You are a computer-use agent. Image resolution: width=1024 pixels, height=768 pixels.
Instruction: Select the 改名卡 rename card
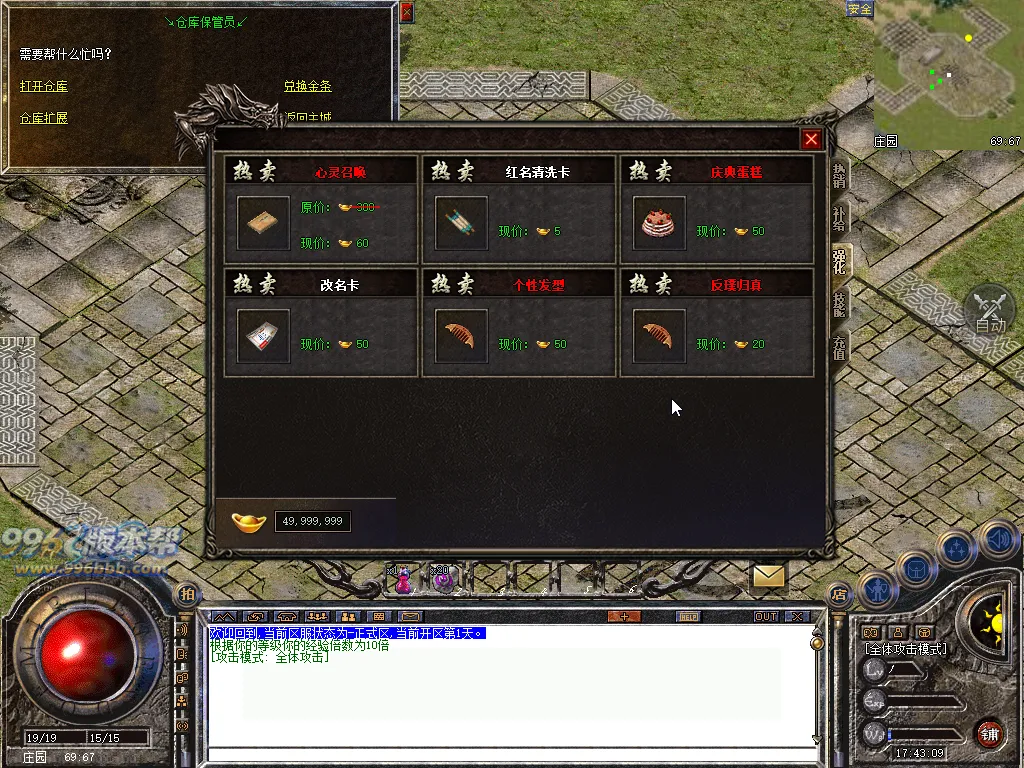pyautogui.click(x=264, y=336)
